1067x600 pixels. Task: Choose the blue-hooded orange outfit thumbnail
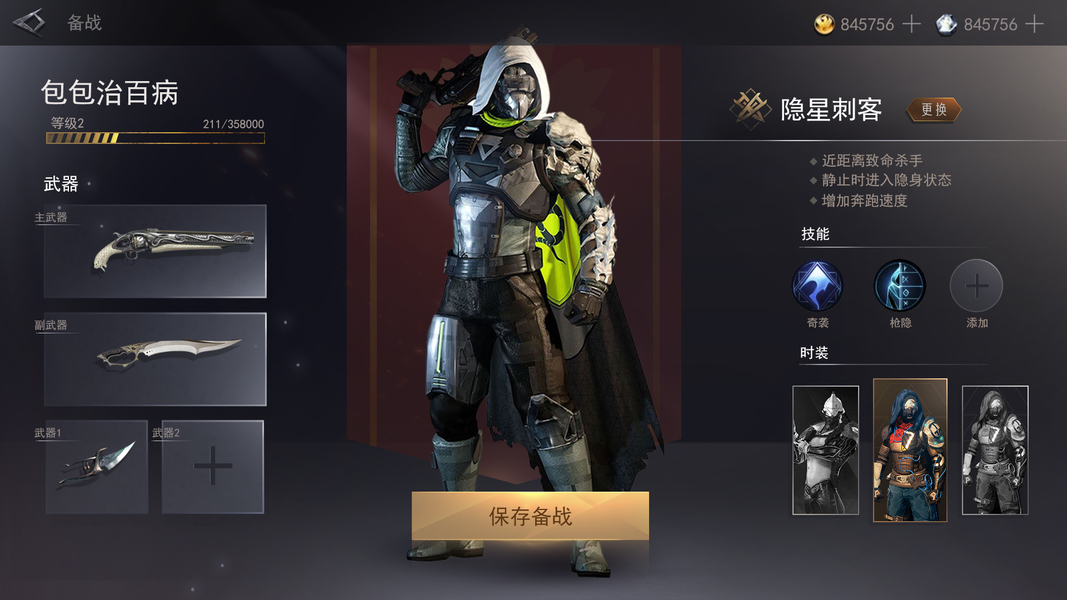pyautogui.click(x=910, y=450)
